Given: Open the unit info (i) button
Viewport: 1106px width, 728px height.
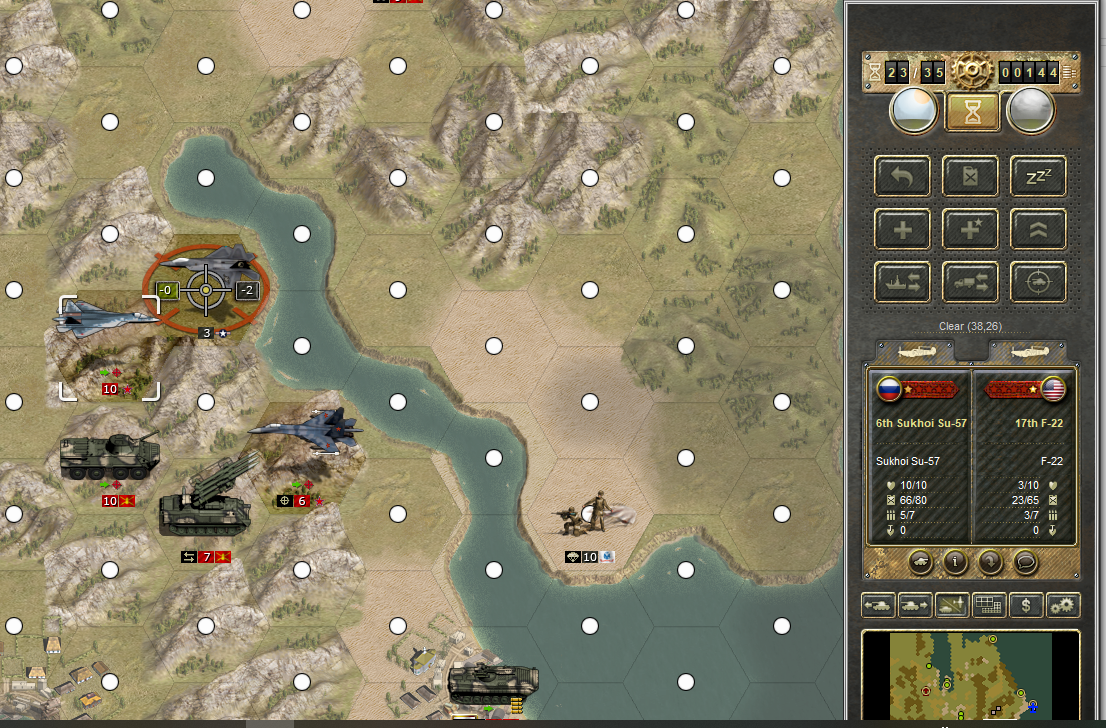Looking at the screenshot, I should point(955,563).
